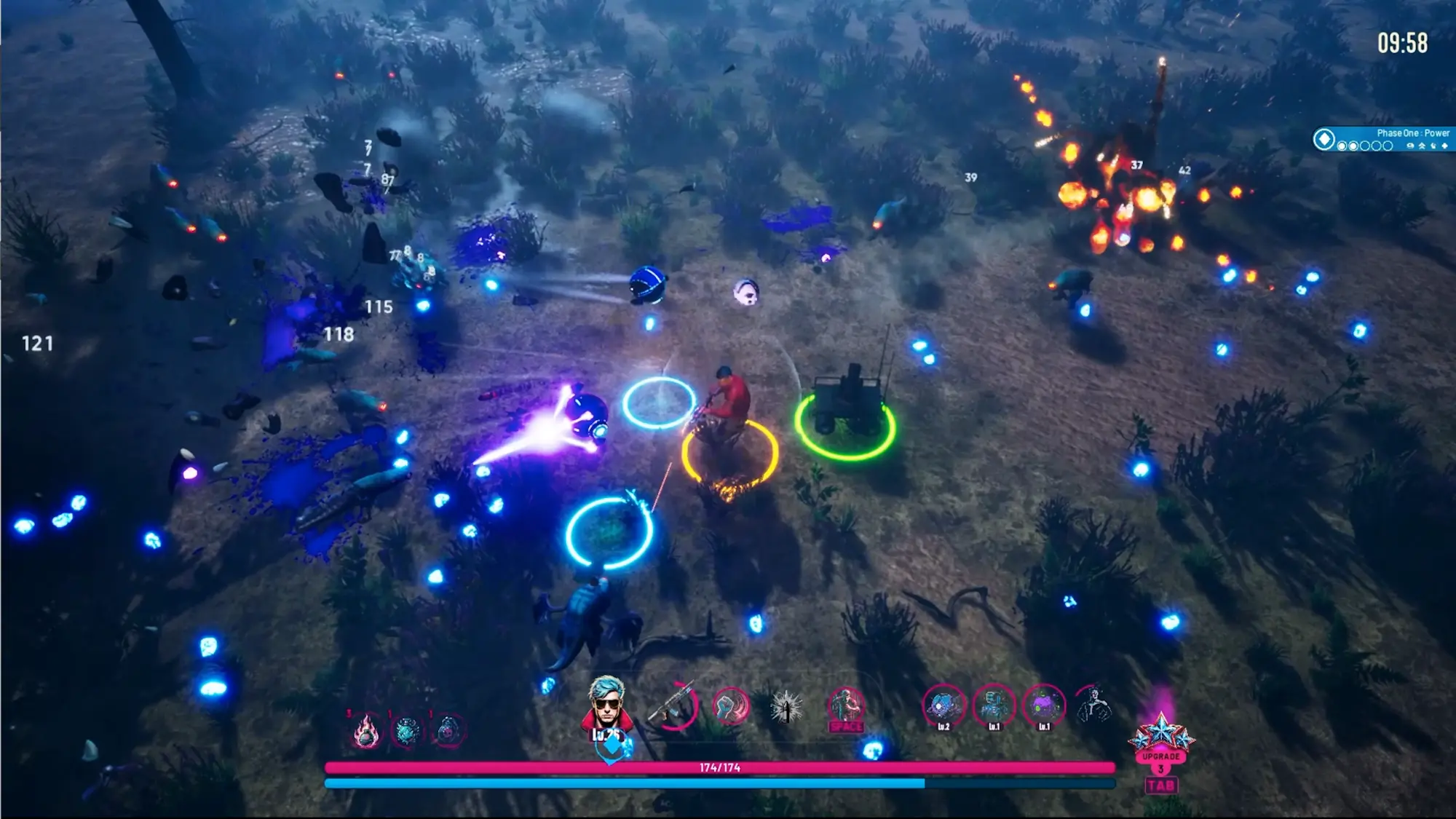Activate the clenched fist ability
Screen dimensions: 1456x819
click(x=730, y=706)
